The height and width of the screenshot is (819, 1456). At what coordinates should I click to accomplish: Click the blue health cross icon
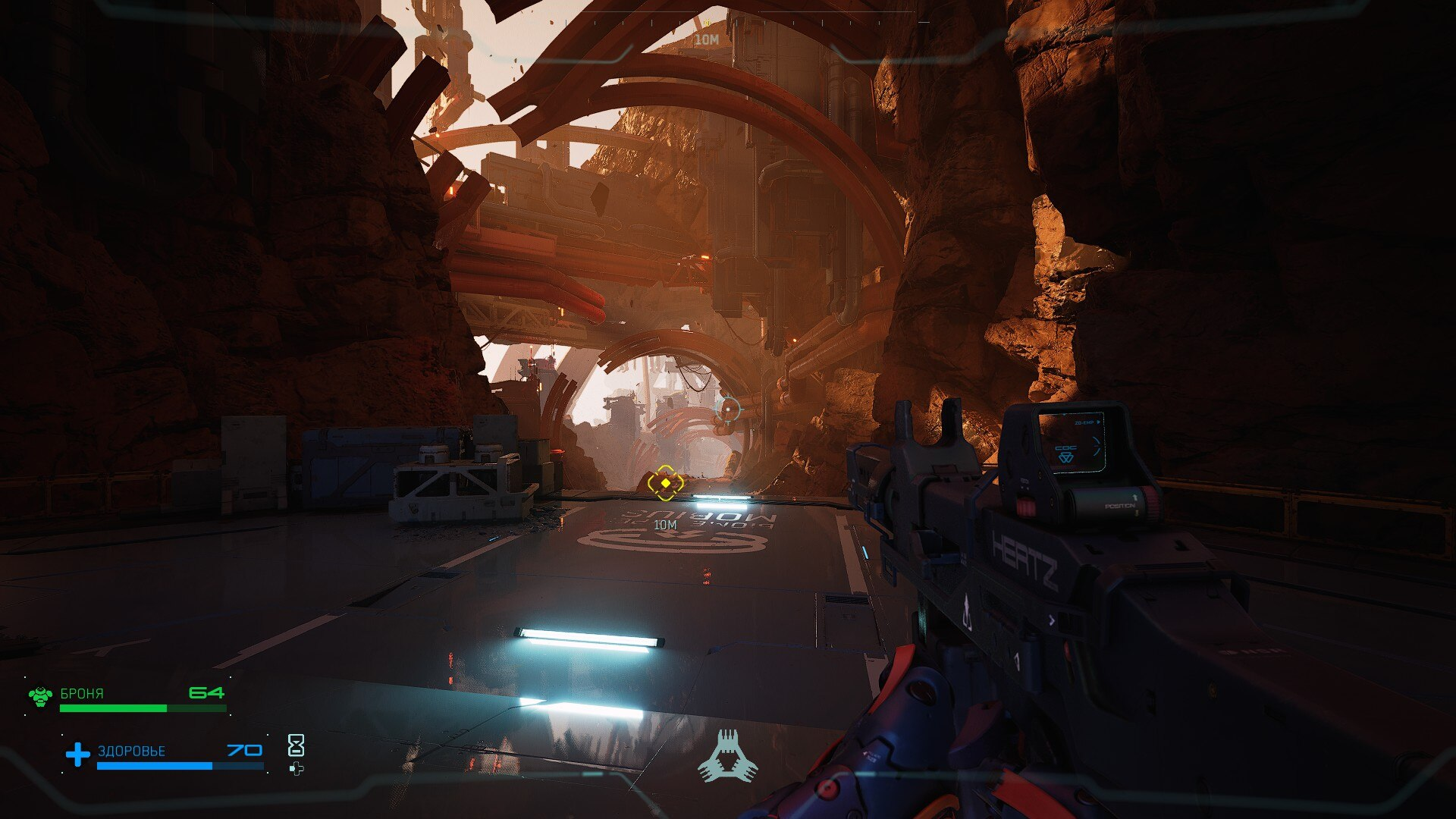click(x=77, y=754)
